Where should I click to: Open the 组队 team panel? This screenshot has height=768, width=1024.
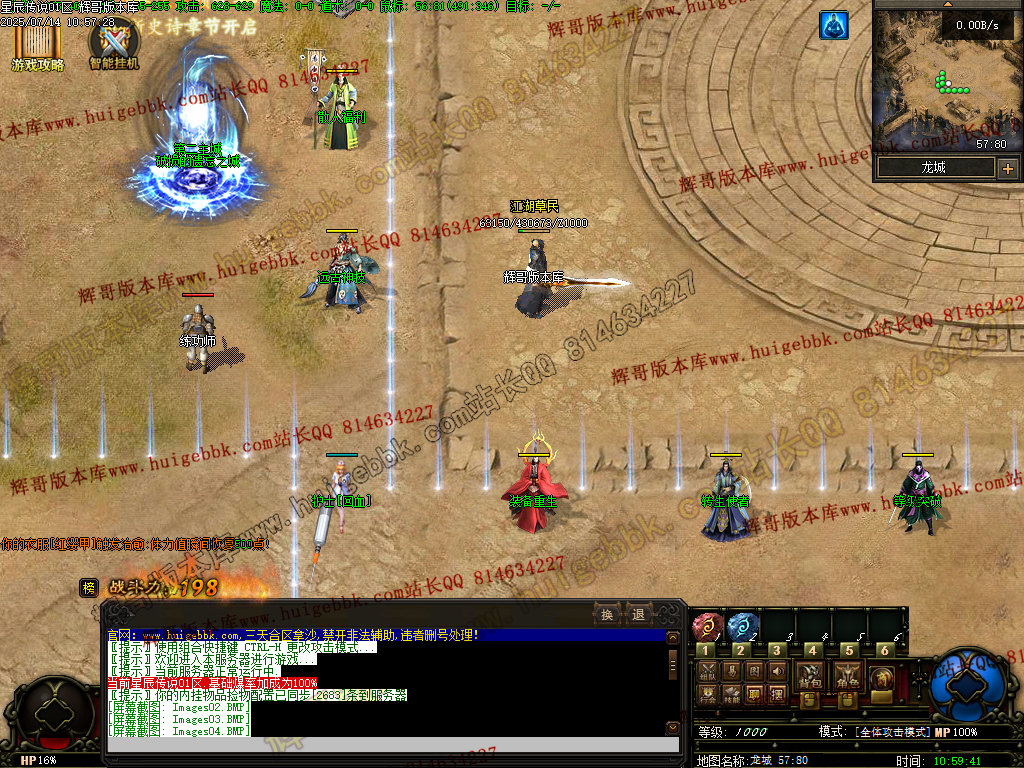(x=707, y=671)
